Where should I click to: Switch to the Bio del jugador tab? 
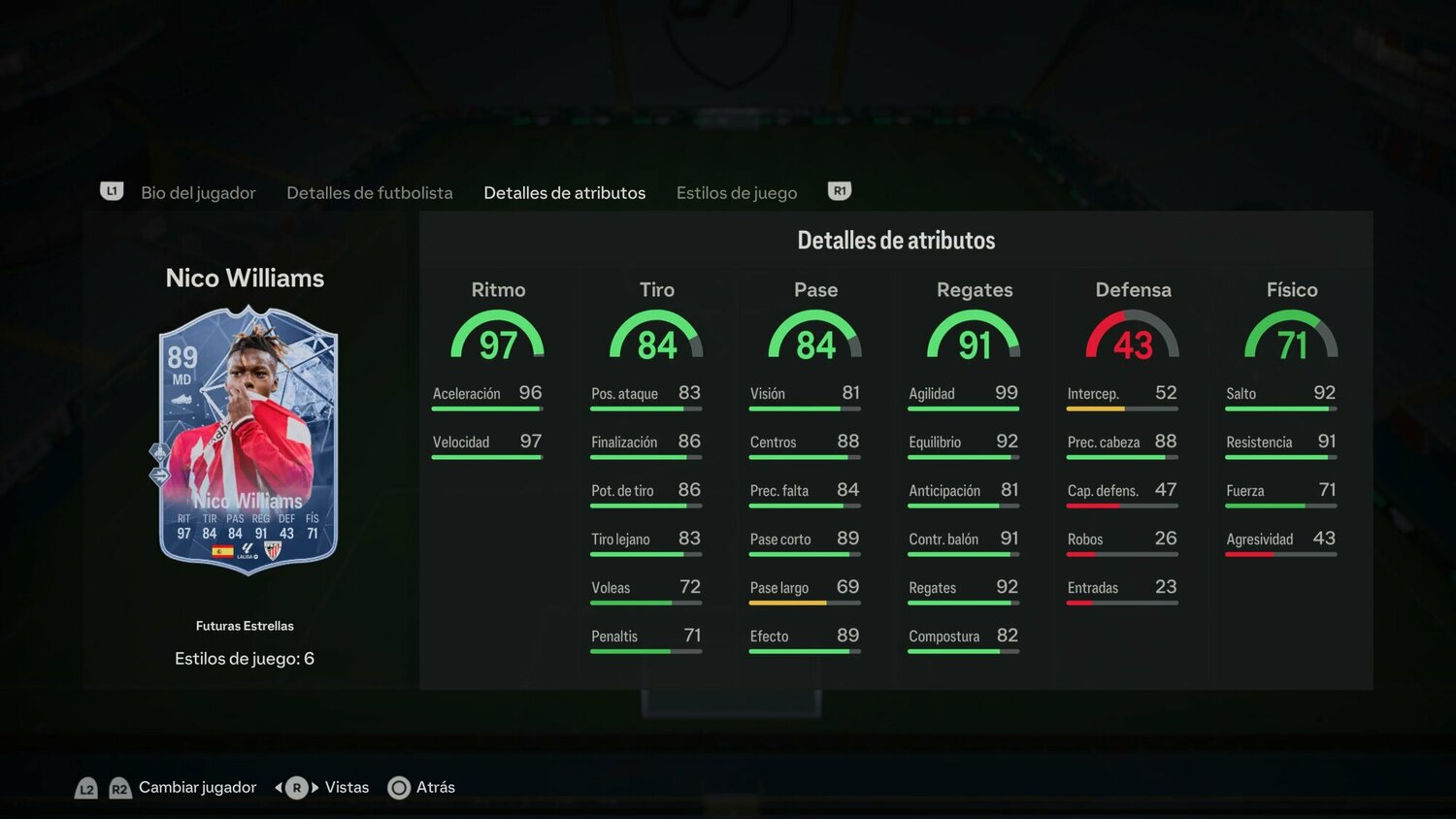198,192
